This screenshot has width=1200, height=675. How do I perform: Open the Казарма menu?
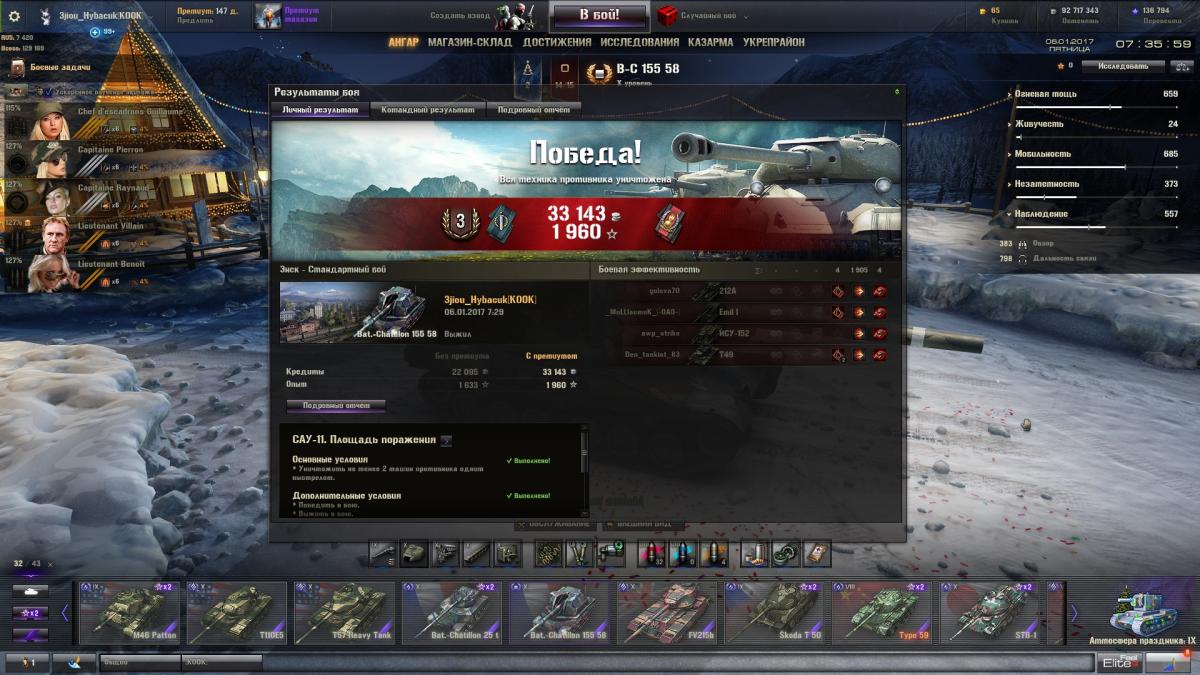(x=710, y=43)
